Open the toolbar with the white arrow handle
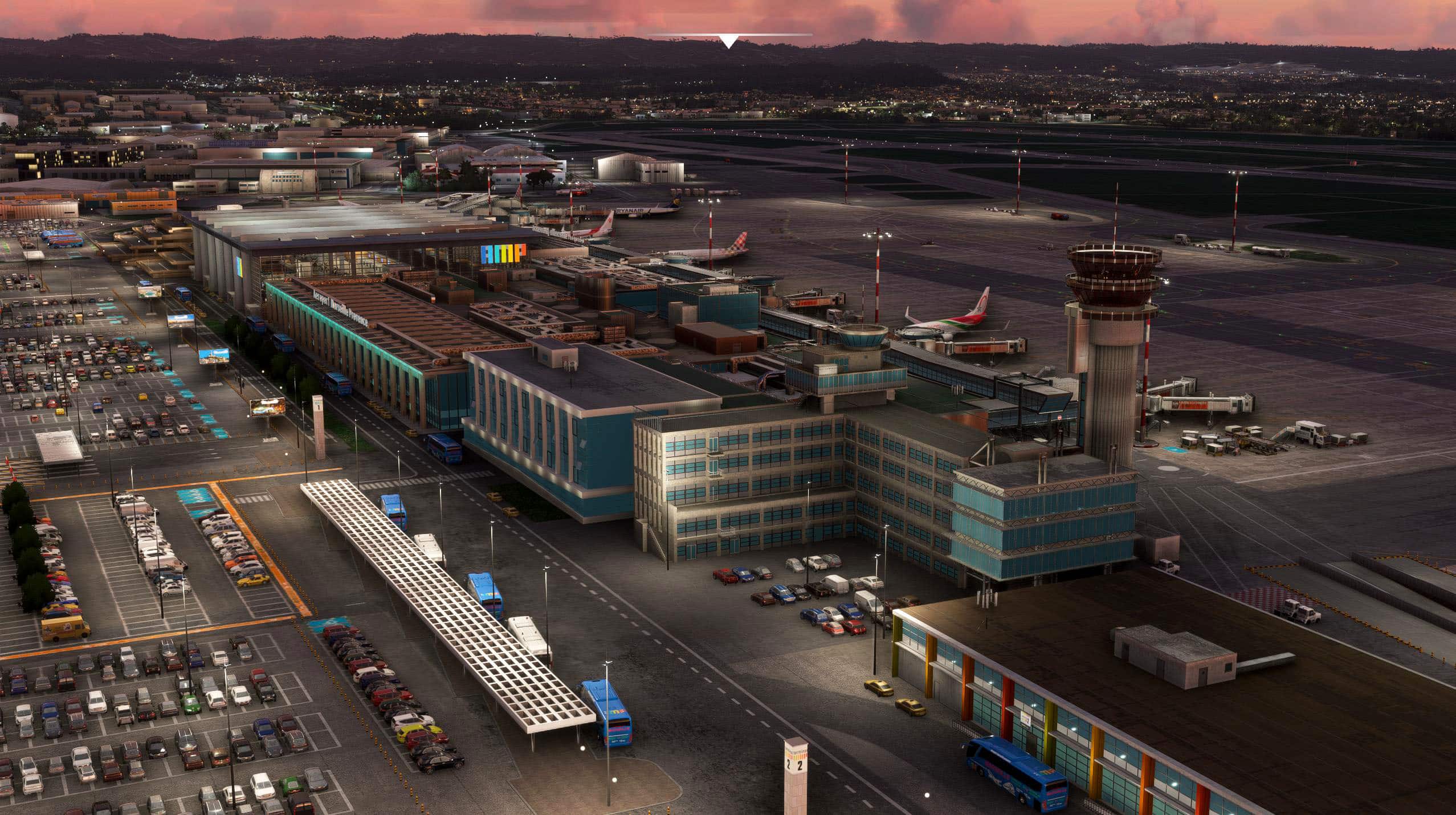Image resolution: width=1456 pixels, height=815 pixels. coord(729,42)
